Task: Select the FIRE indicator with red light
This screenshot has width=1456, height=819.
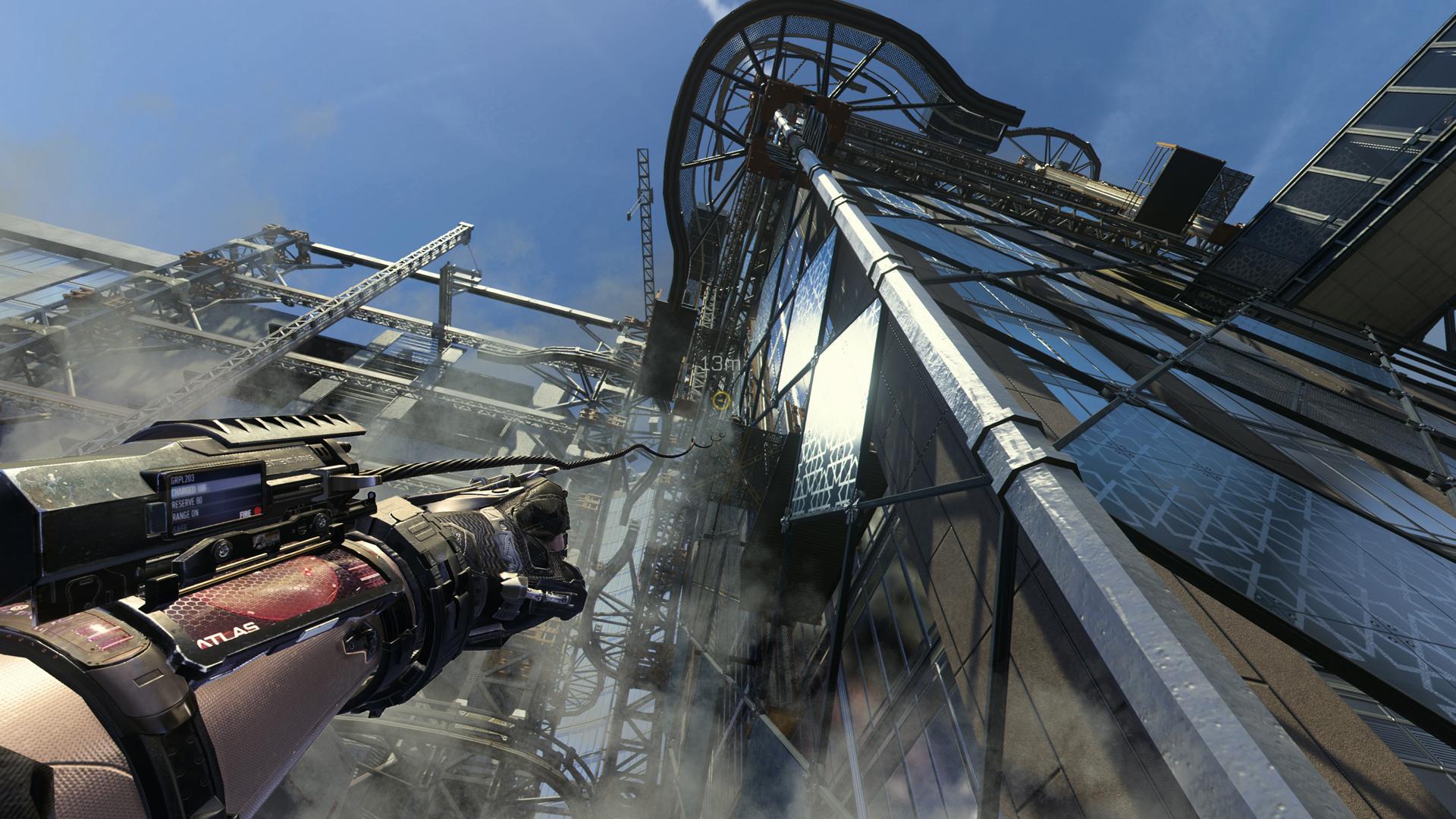Action: click(x=250, y=513)
